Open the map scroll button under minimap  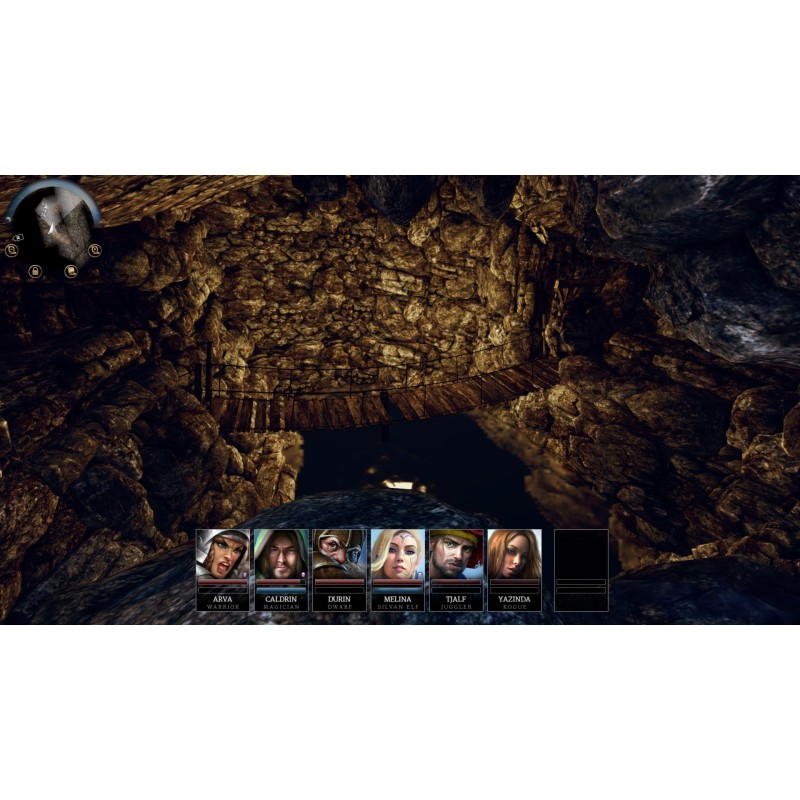click(x=71, y=271)
